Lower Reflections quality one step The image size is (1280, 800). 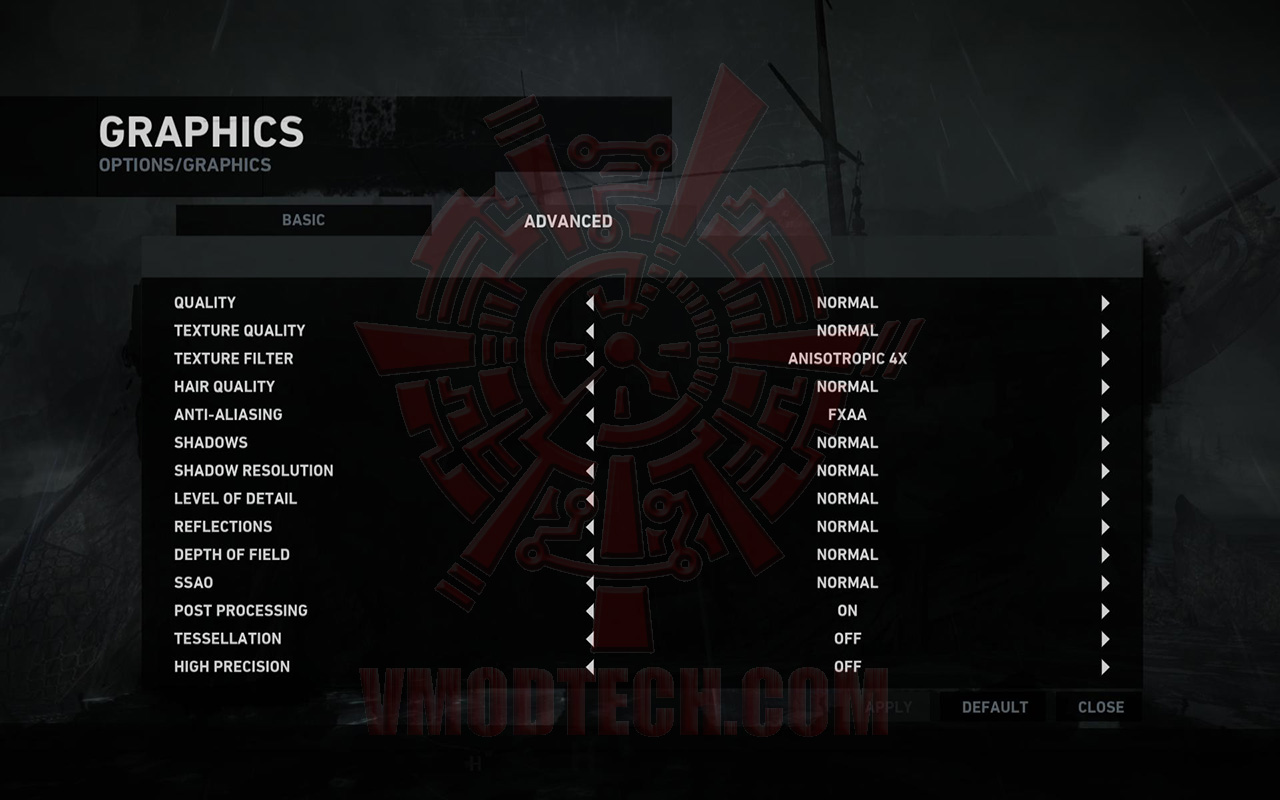(x=591, y=526)
